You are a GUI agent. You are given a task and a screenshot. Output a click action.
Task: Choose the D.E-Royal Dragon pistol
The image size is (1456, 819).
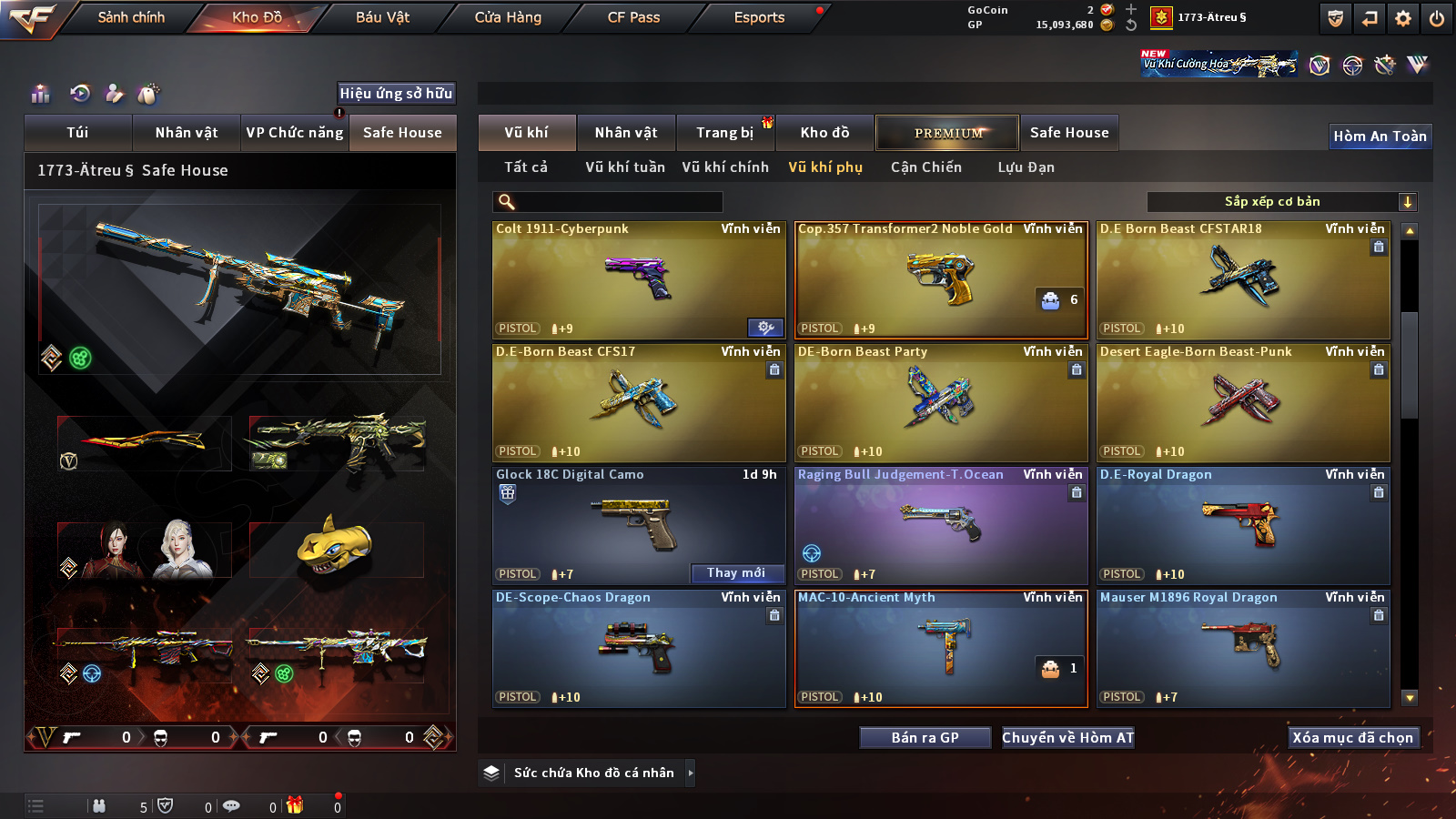(1243, 526)
